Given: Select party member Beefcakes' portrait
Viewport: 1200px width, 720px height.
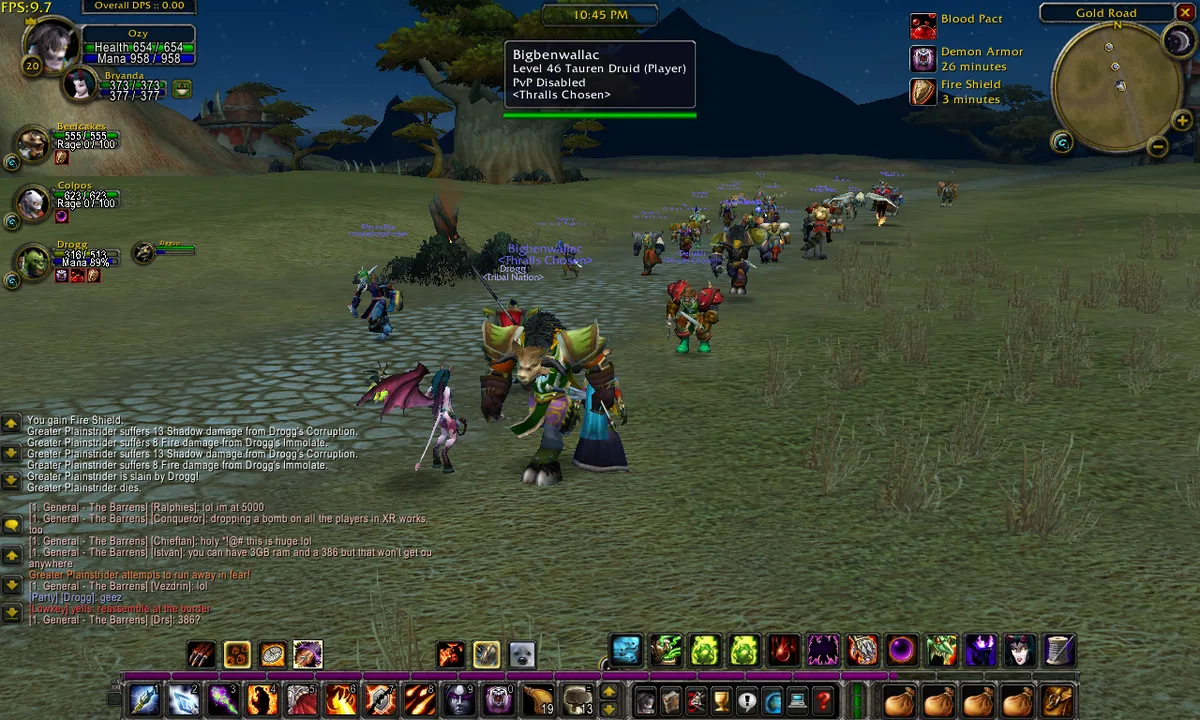Looking at the screenshot, I should [x=33, y=145].
